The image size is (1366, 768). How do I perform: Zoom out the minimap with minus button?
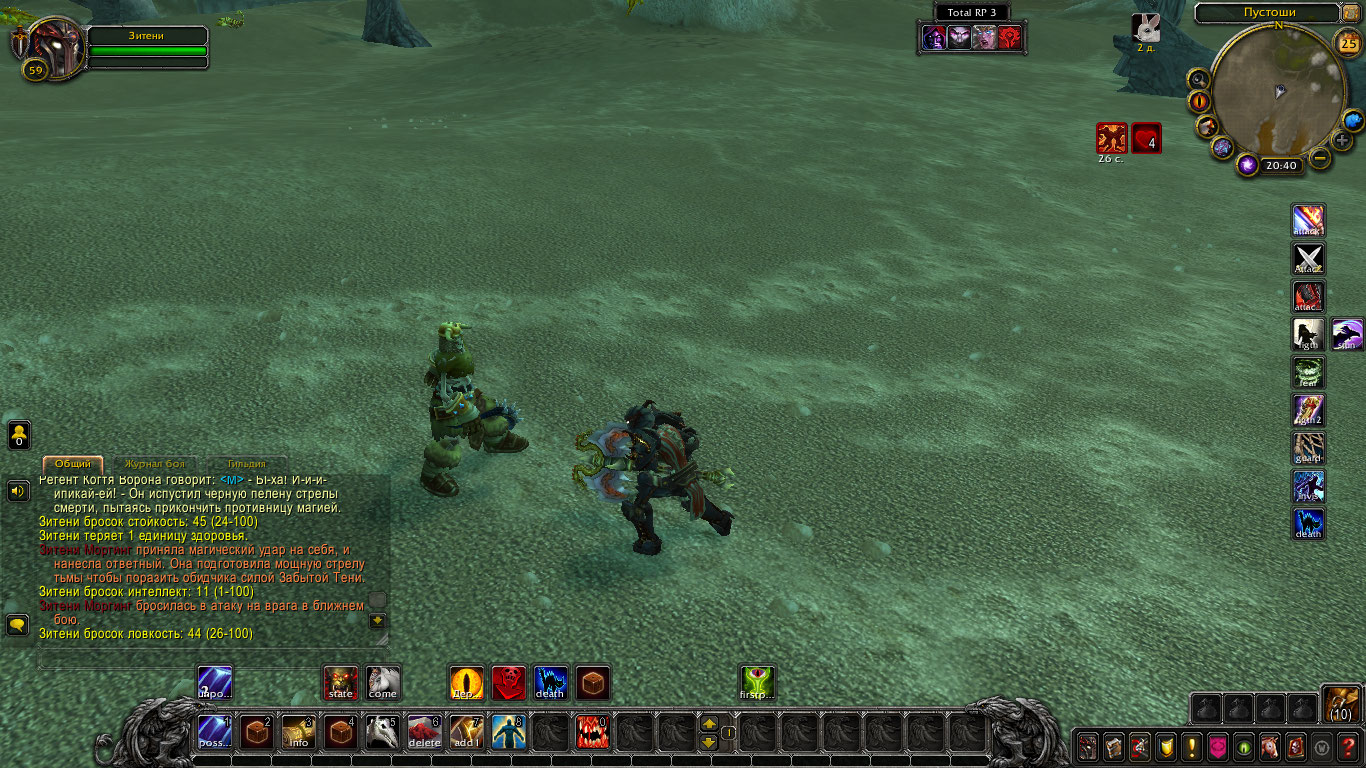1320,158
